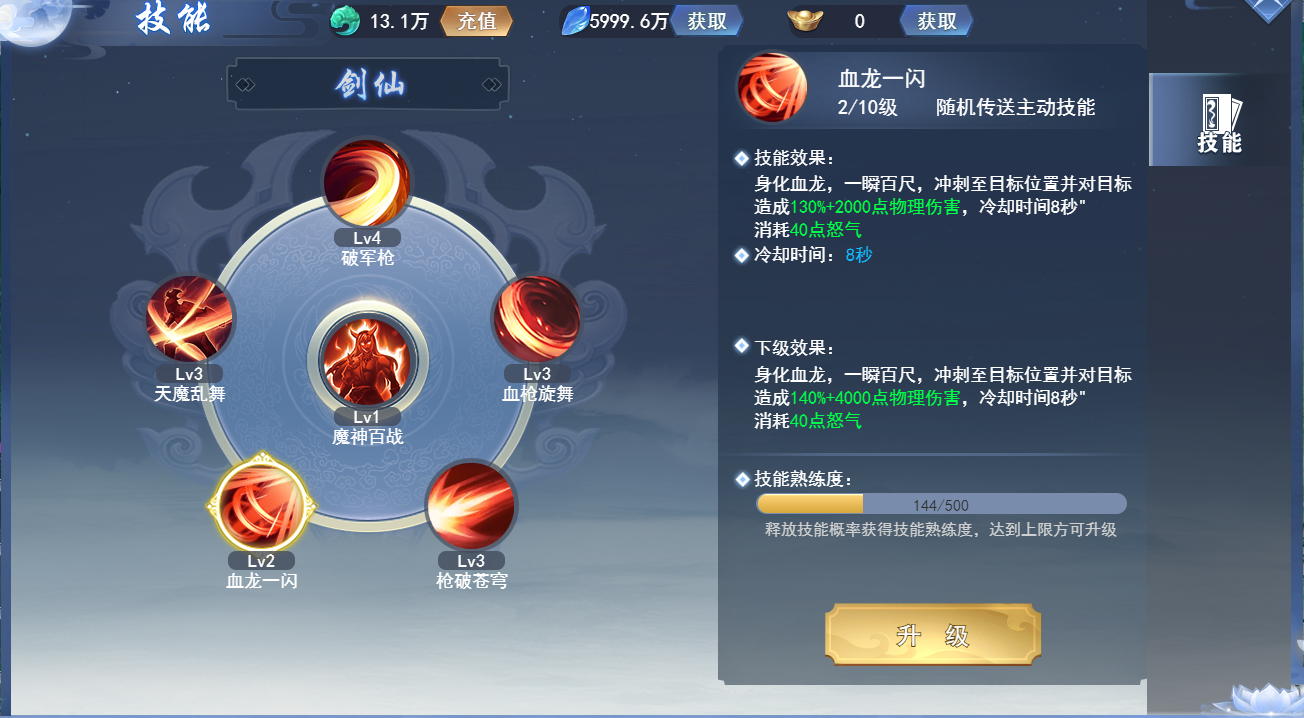Choose the 血枪旋舞 skill icon
This screenshot has height=718, width=1304.
[537, 320]
